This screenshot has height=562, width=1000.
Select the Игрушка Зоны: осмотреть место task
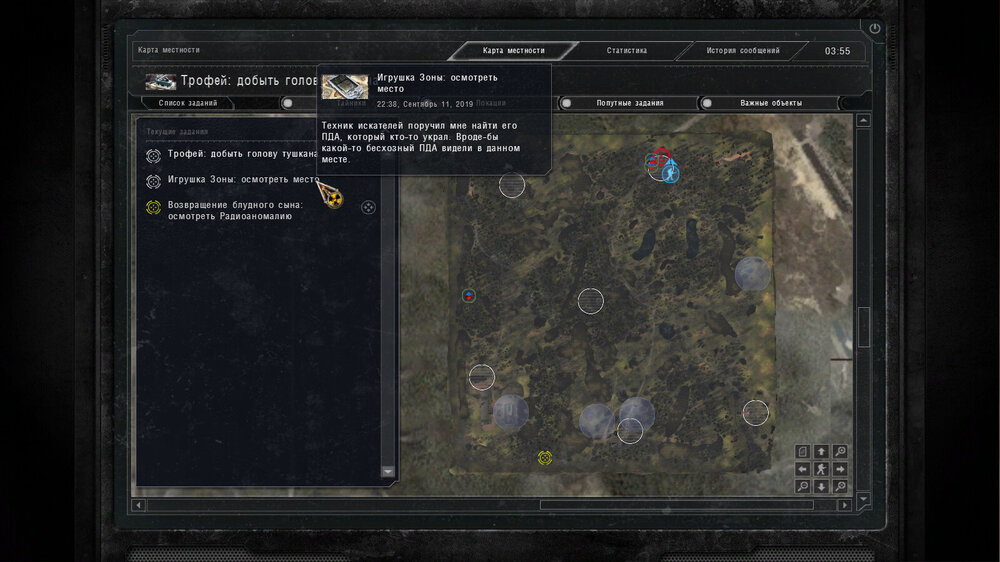click(x=242, y=180)
